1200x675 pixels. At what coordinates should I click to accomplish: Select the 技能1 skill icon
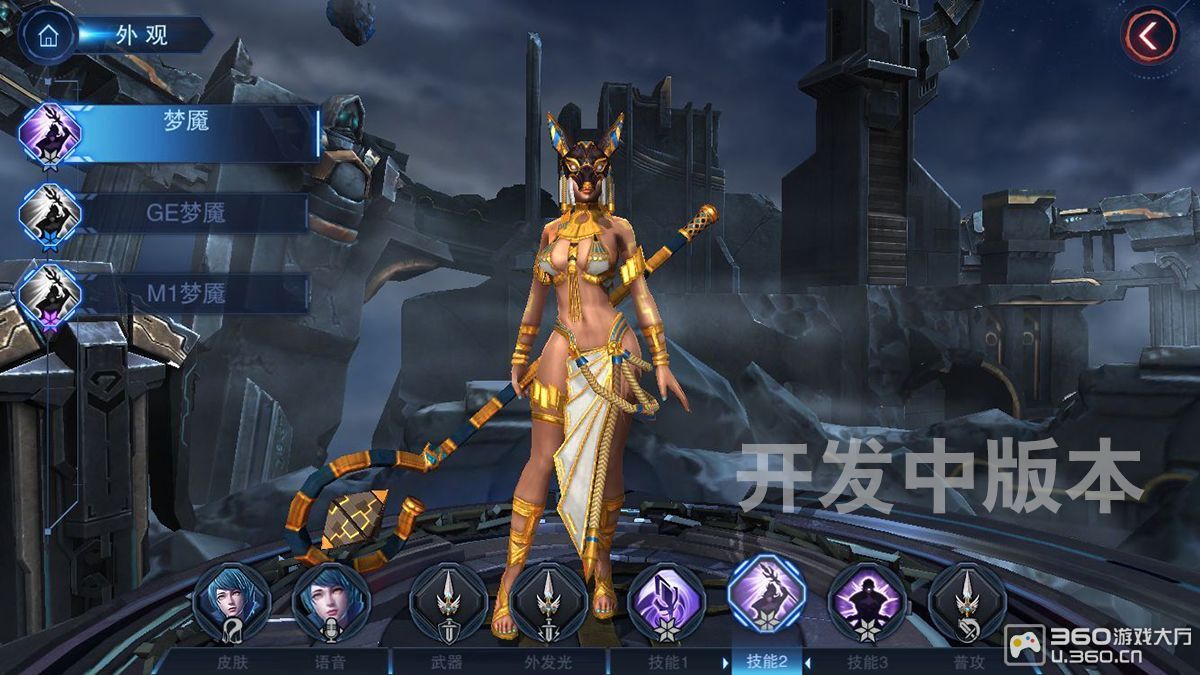666,602
